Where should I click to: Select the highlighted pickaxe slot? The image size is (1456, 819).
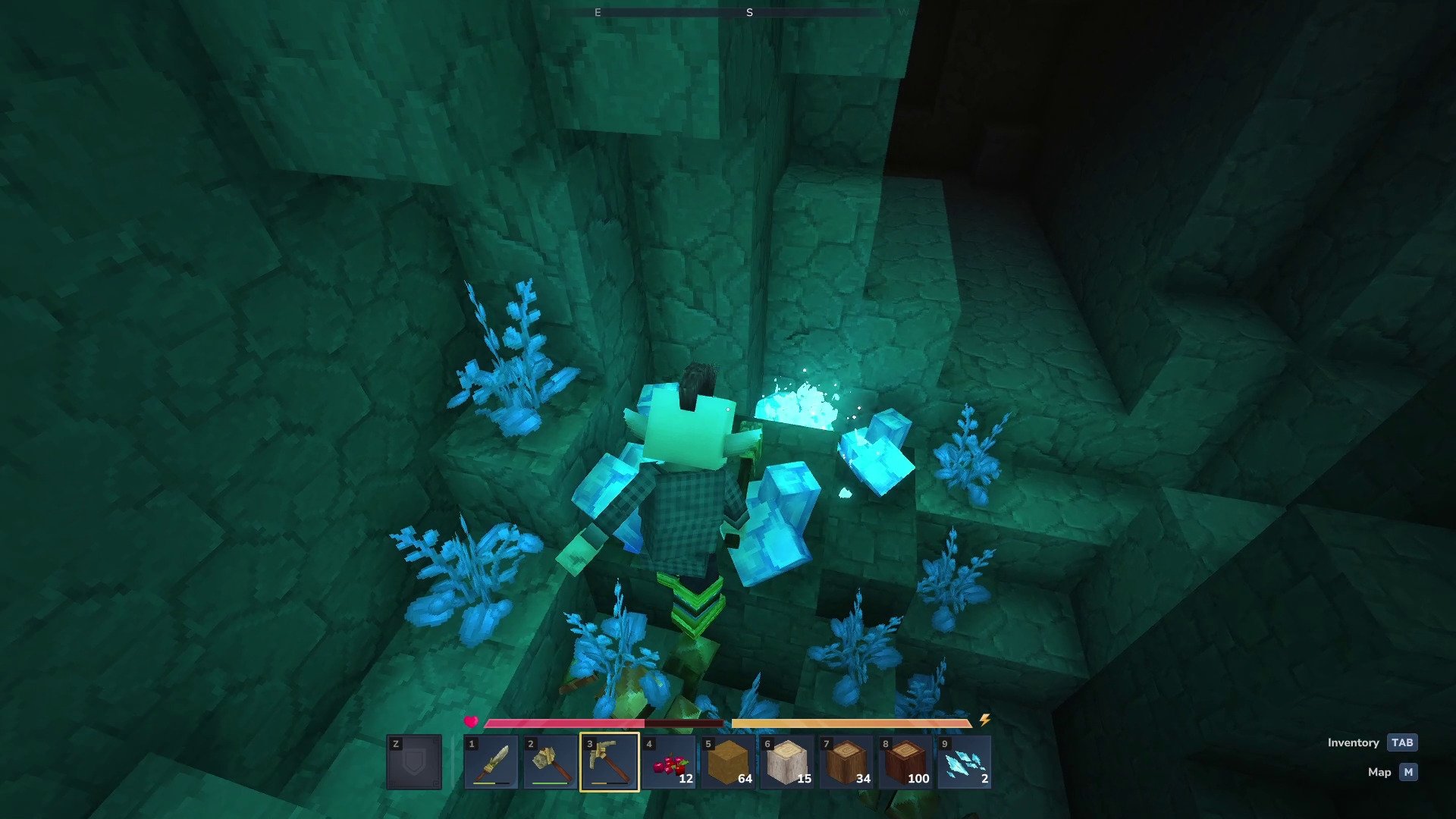610,762
